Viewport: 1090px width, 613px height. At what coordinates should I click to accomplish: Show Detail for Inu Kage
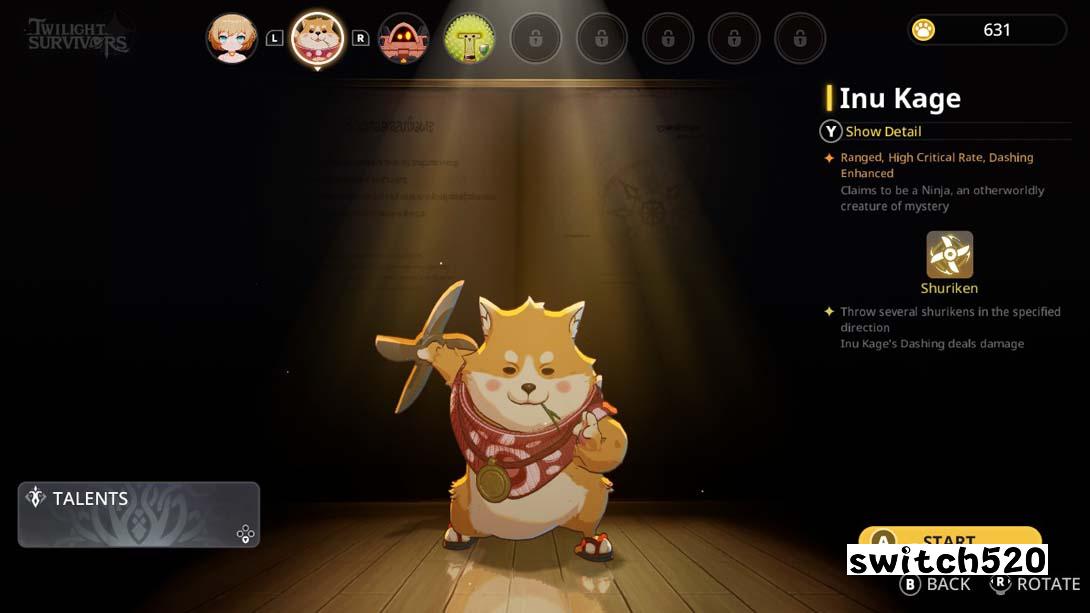tap(871, 131)
